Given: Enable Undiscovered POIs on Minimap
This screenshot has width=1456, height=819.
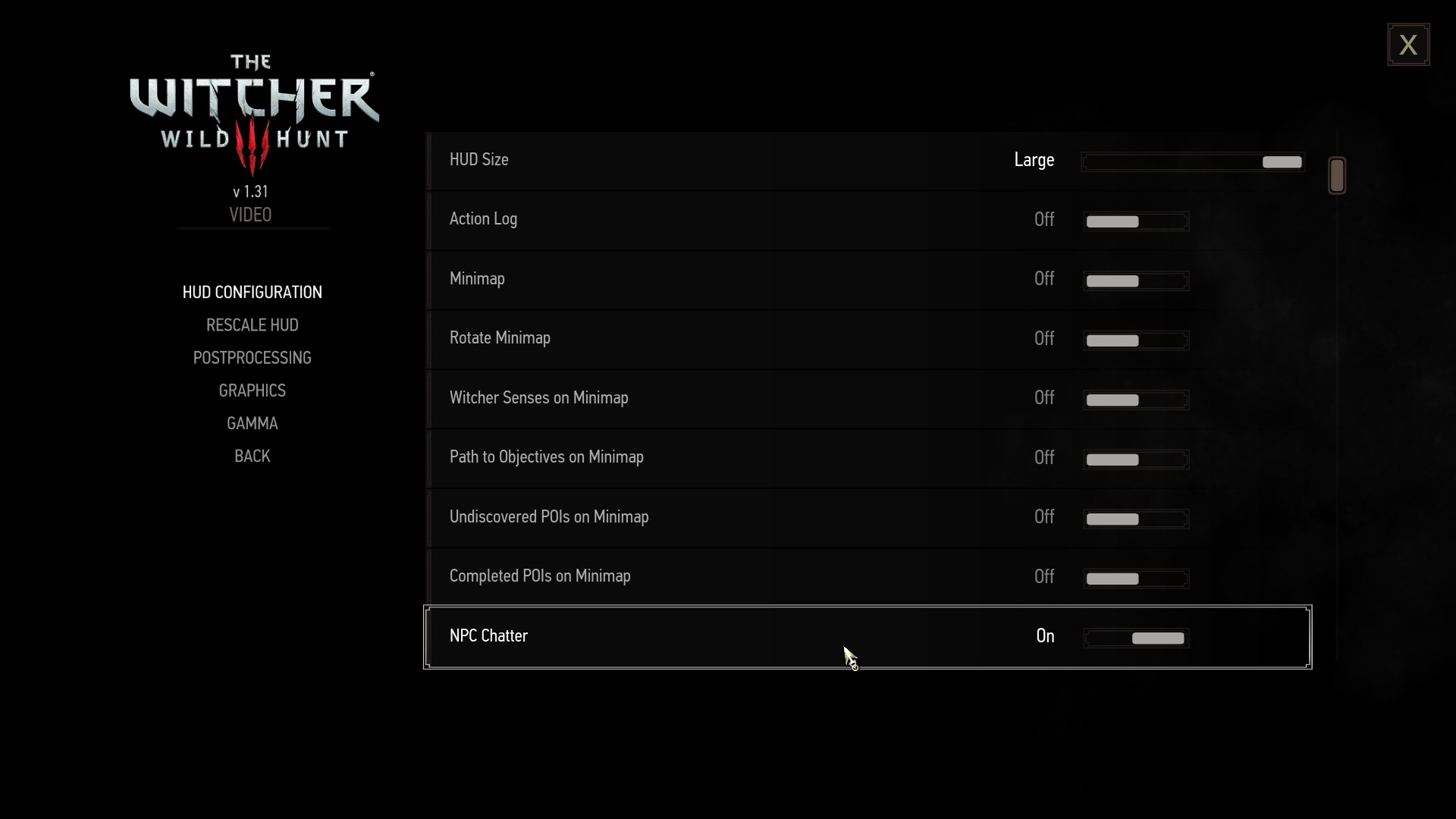Looking at the screenshot, I should pos(1135,519).
